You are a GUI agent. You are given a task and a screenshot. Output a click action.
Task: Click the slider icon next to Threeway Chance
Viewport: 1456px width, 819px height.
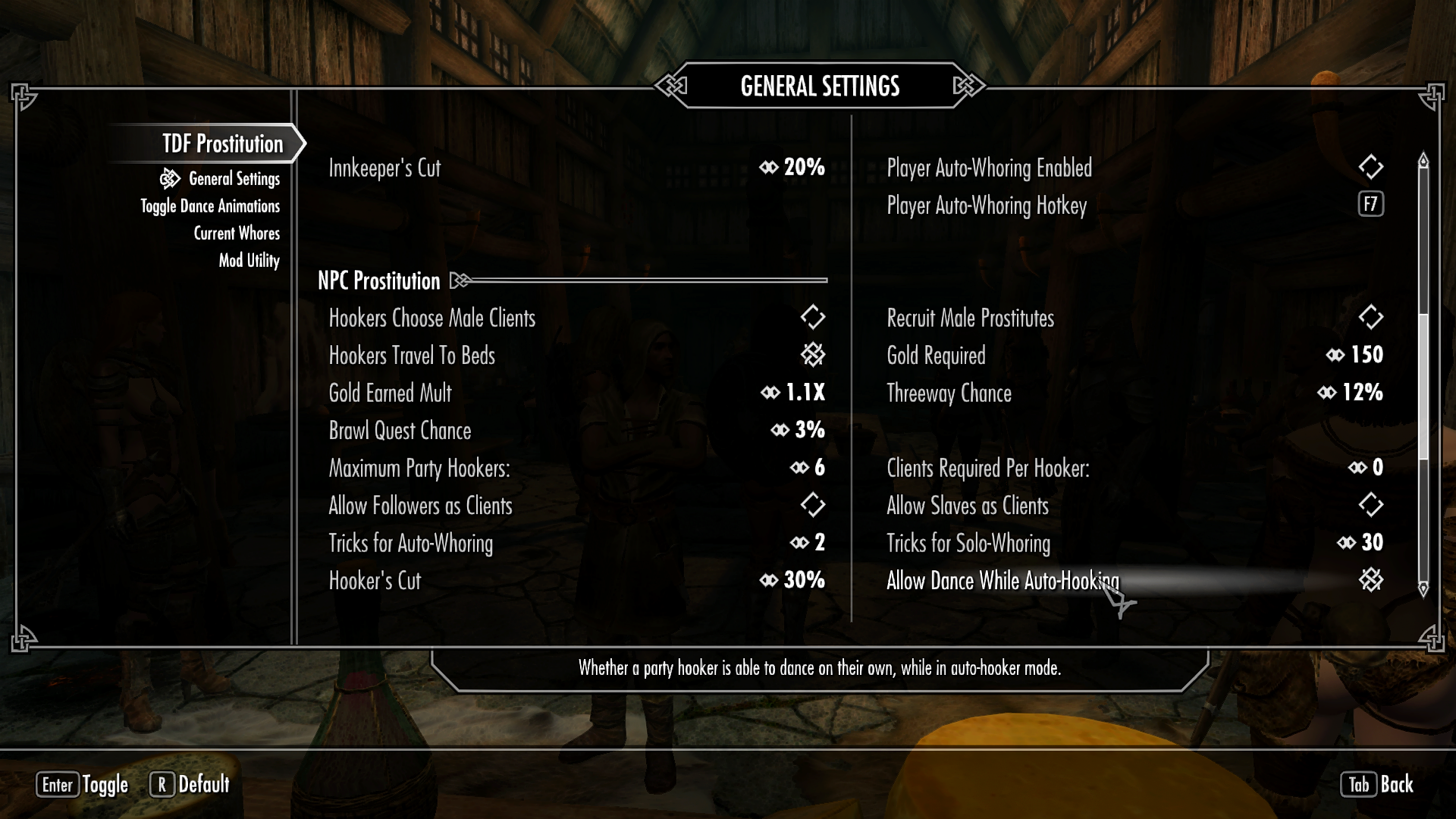click(1327, 393)
